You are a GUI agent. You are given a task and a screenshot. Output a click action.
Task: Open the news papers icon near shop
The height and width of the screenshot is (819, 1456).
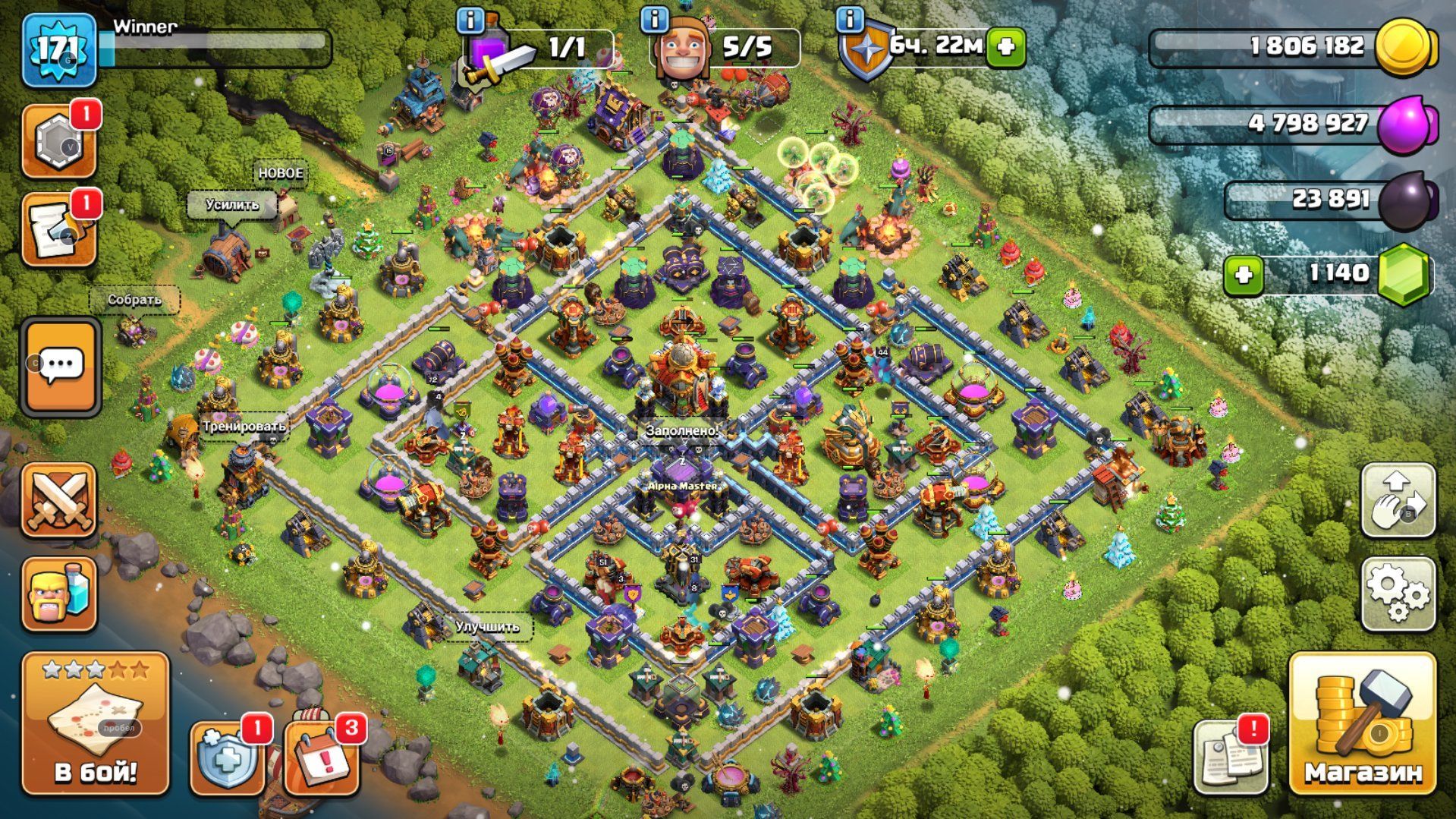coord(1230,758)
